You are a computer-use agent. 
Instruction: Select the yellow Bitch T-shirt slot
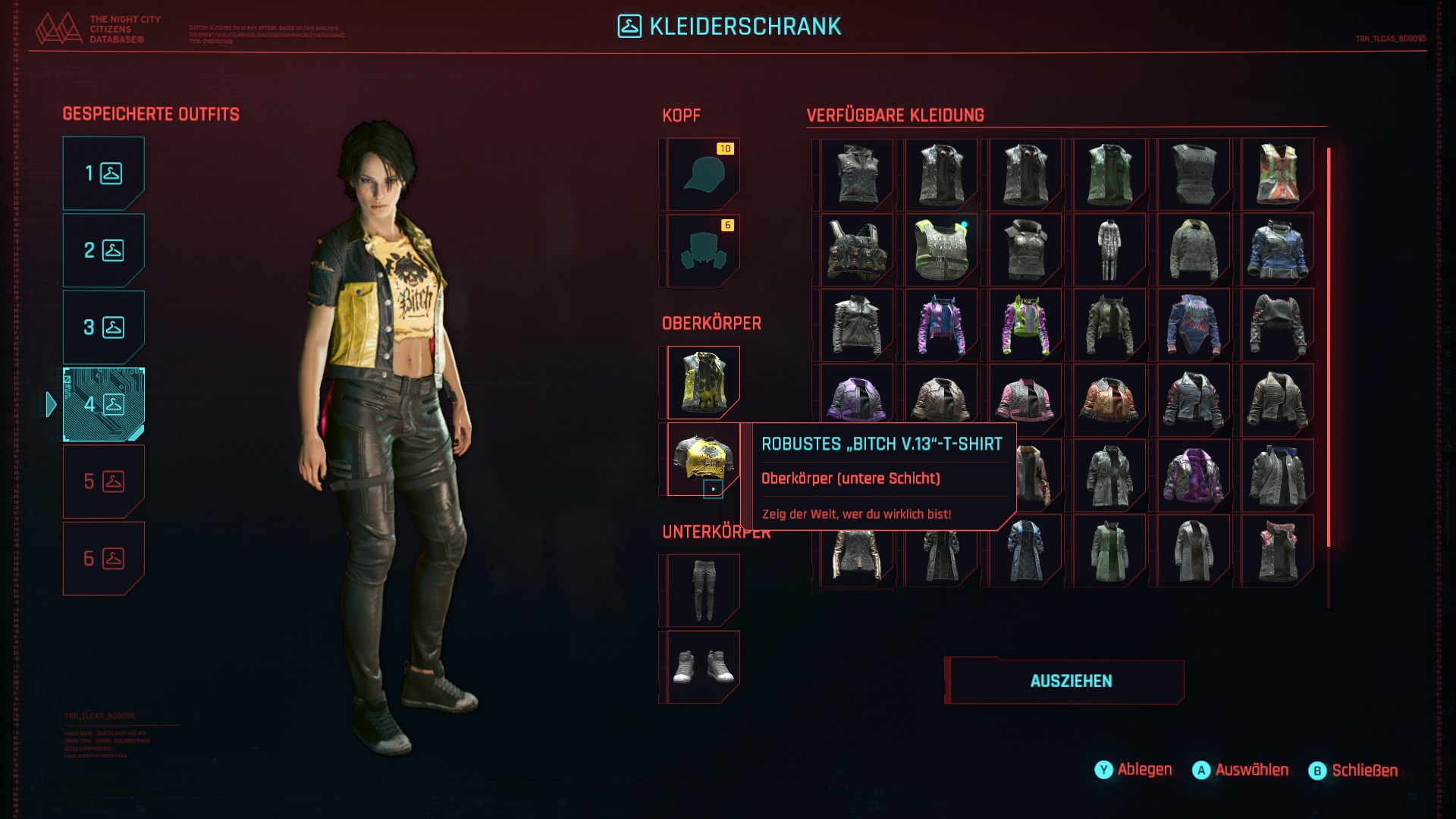coord(702,459)
